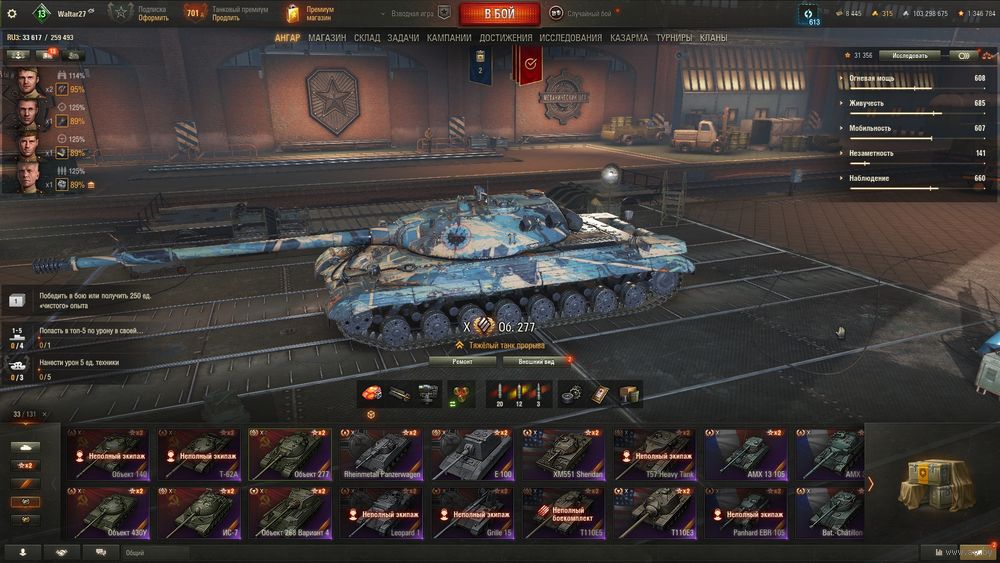Image resolution: width=1000 pixels, height=563 pixels.
Task: Open the ЗАДАЧИ tab
Action: 403,38
